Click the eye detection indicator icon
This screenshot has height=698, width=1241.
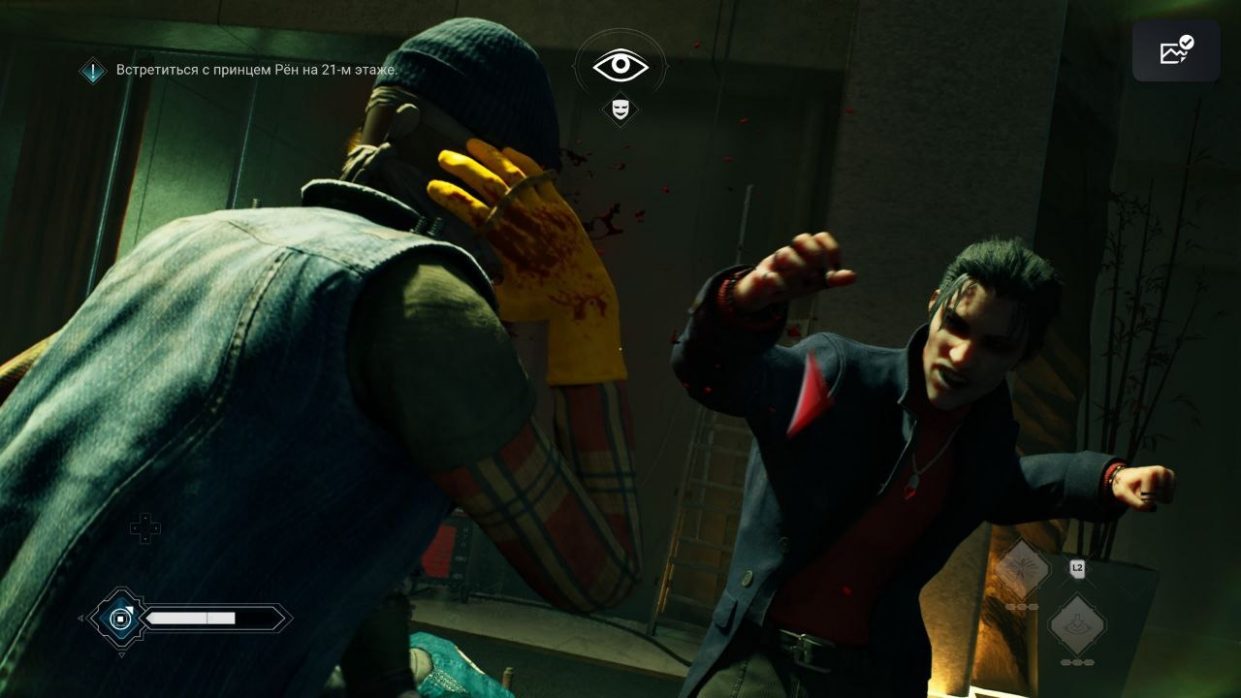coord(620,66)
